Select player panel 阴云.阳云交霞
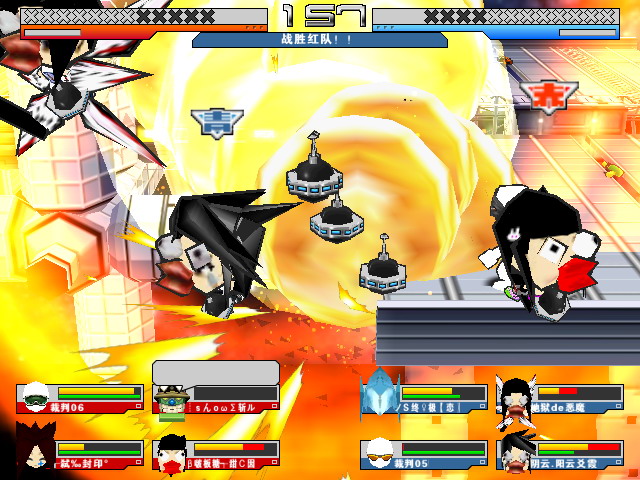 [560, 454]
